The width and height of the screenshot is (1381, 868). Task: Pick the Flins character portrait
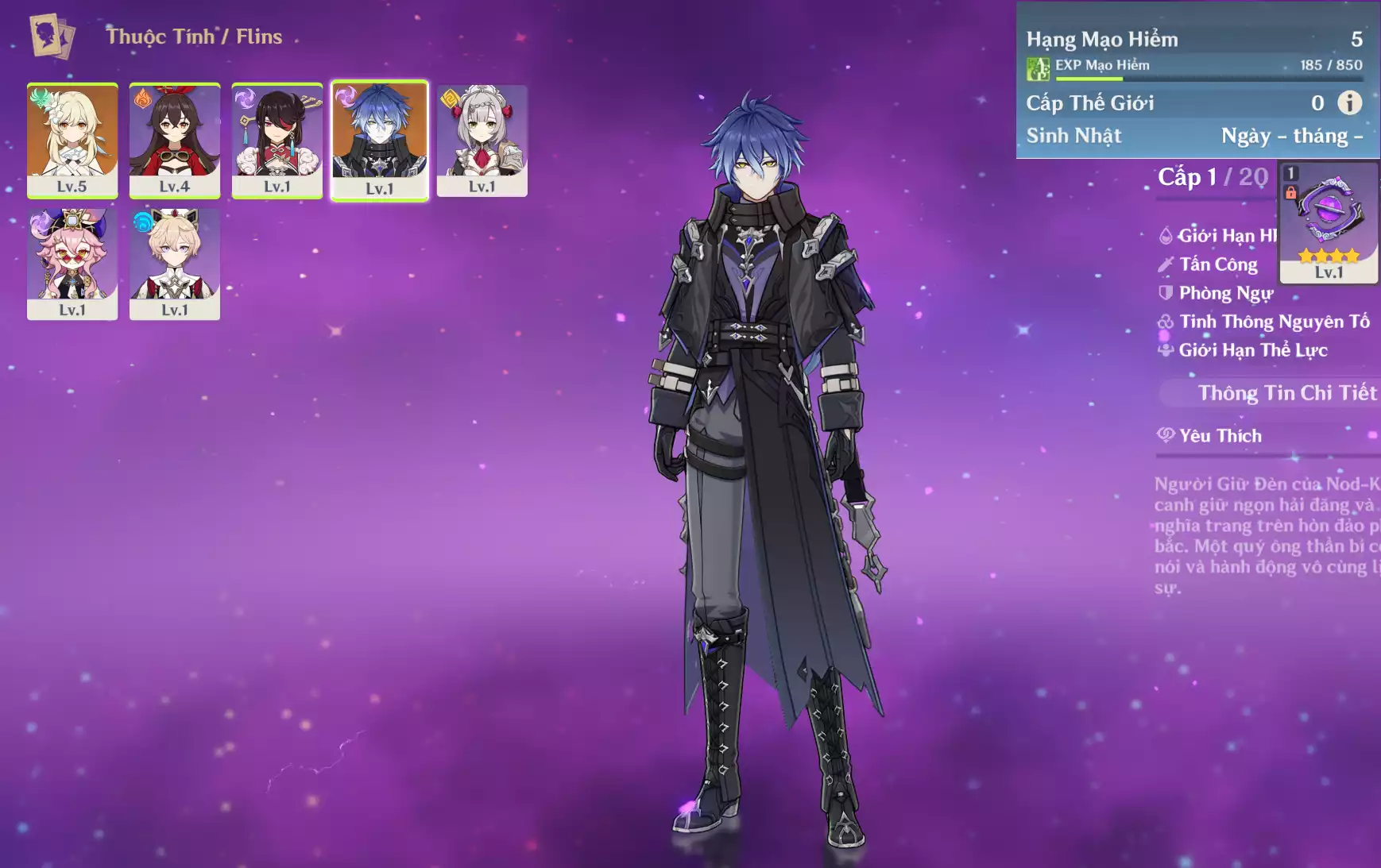pyautogui.click(x=380, y=139)
